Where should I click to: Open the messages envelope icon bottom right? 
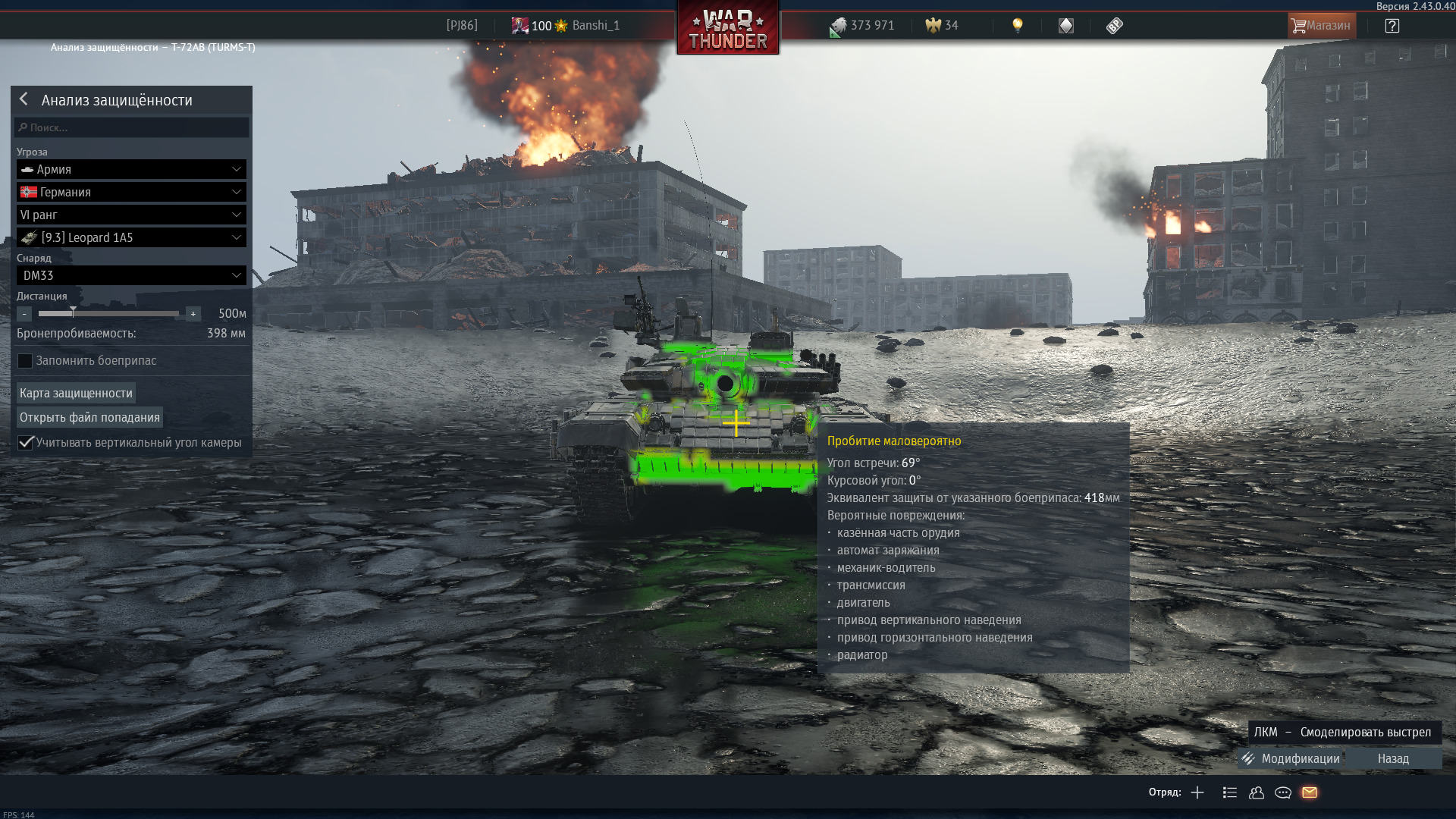click(1310, 792)
